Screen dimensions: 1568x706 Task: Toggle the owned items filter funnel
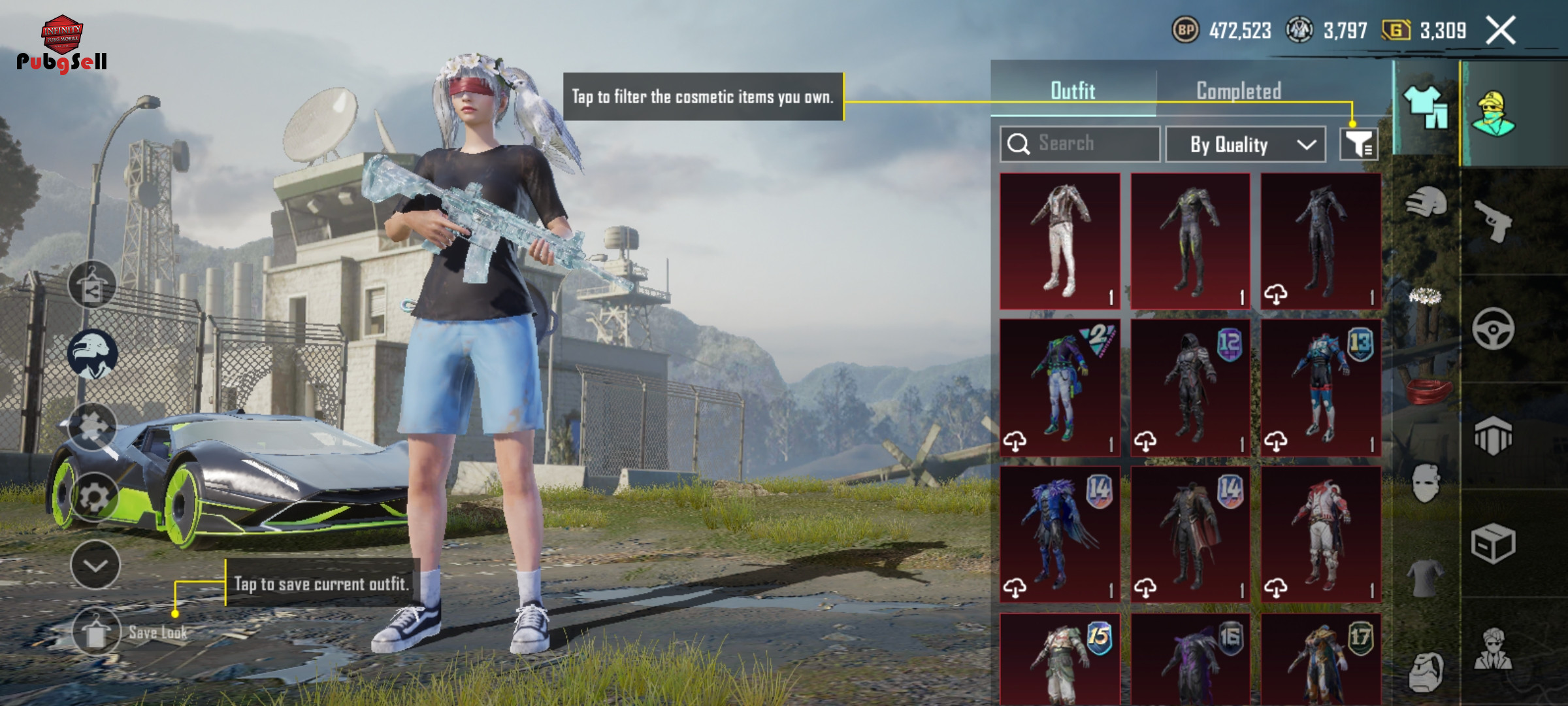tap(1359, 144)
